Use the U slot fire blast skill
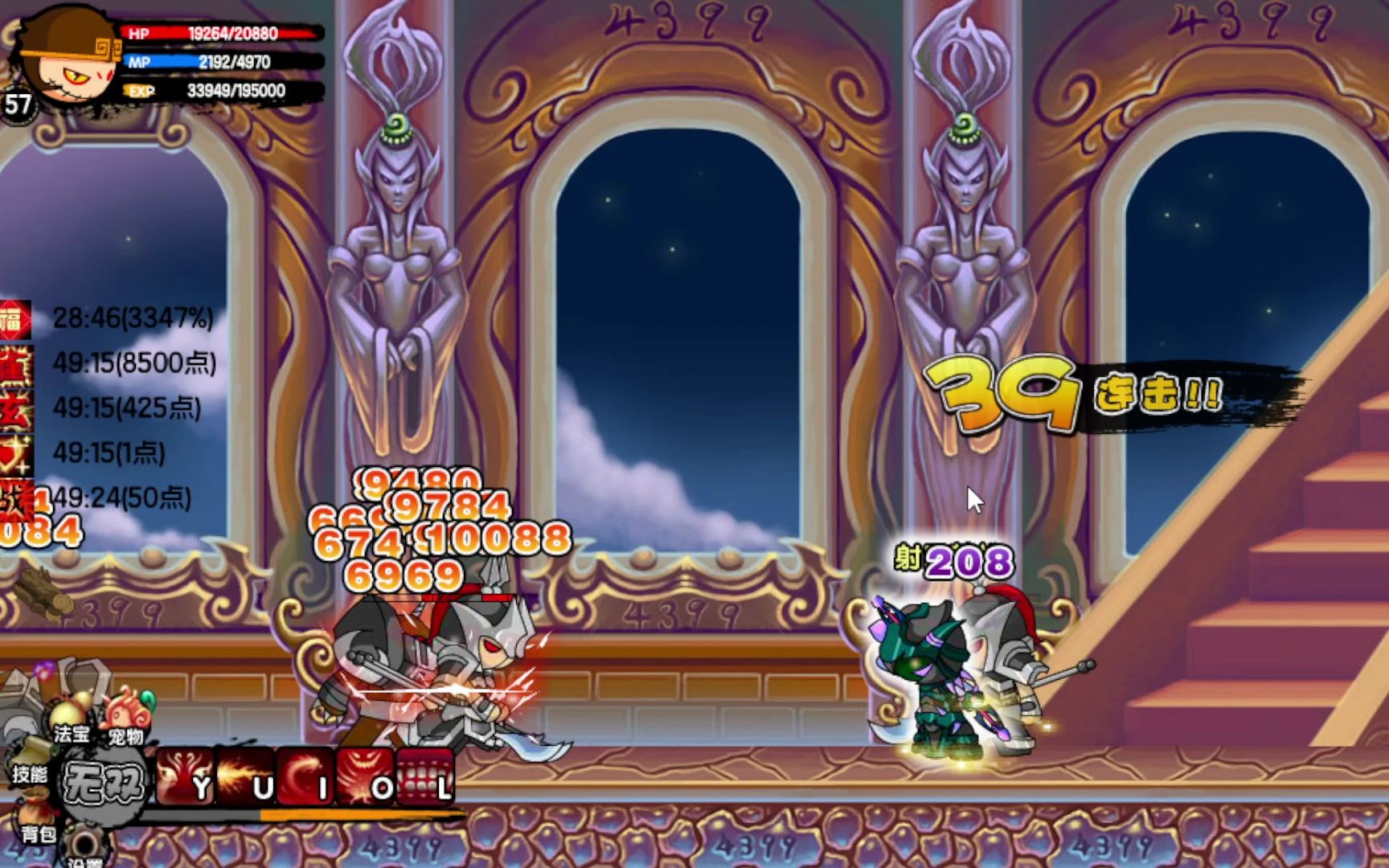1389x868 pixels. (x=245, y=776)
